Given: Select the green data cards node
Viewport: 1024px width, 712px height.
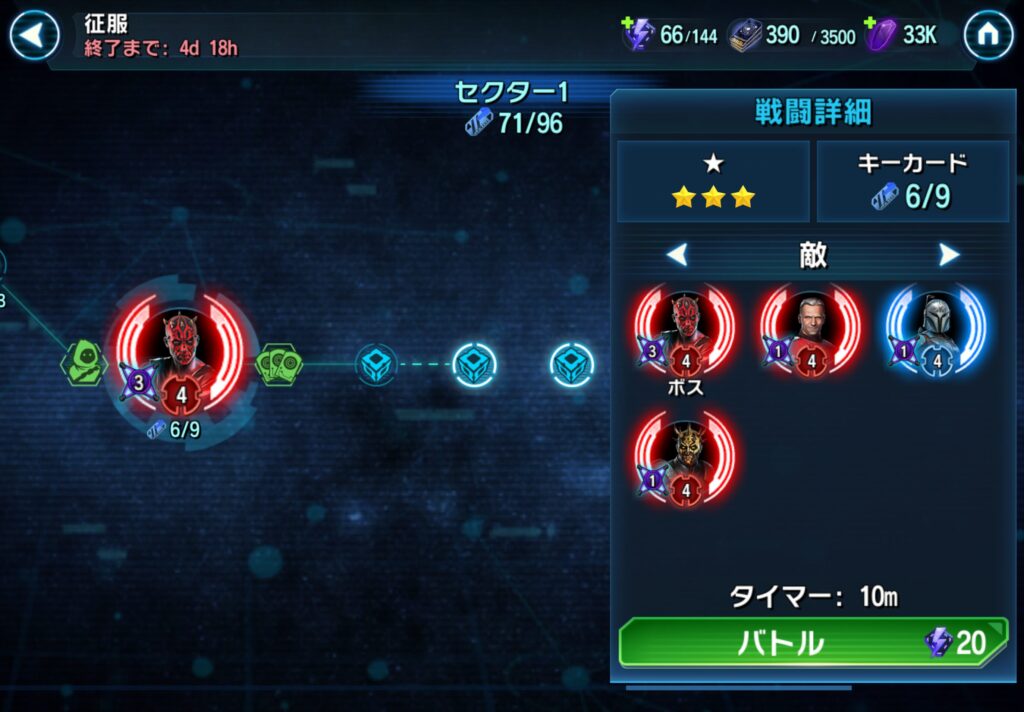Looking at the screenshot, I should pyautogui.click(x=279, y=364).
